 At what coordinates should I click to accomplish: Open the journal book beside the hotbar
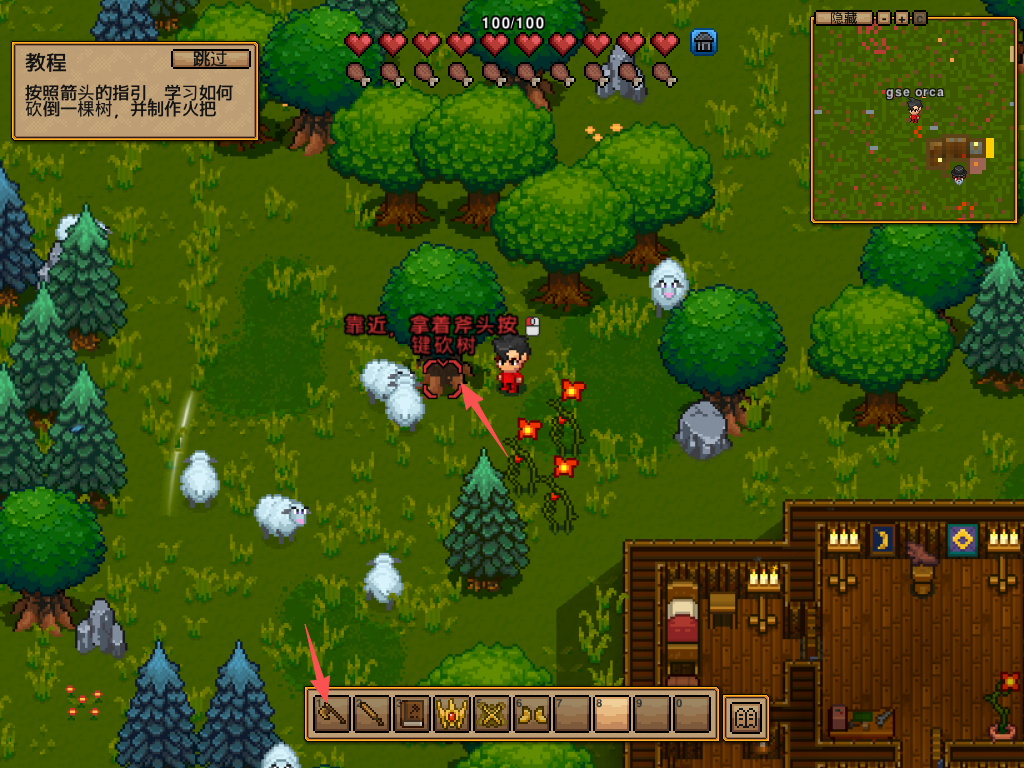747,716
